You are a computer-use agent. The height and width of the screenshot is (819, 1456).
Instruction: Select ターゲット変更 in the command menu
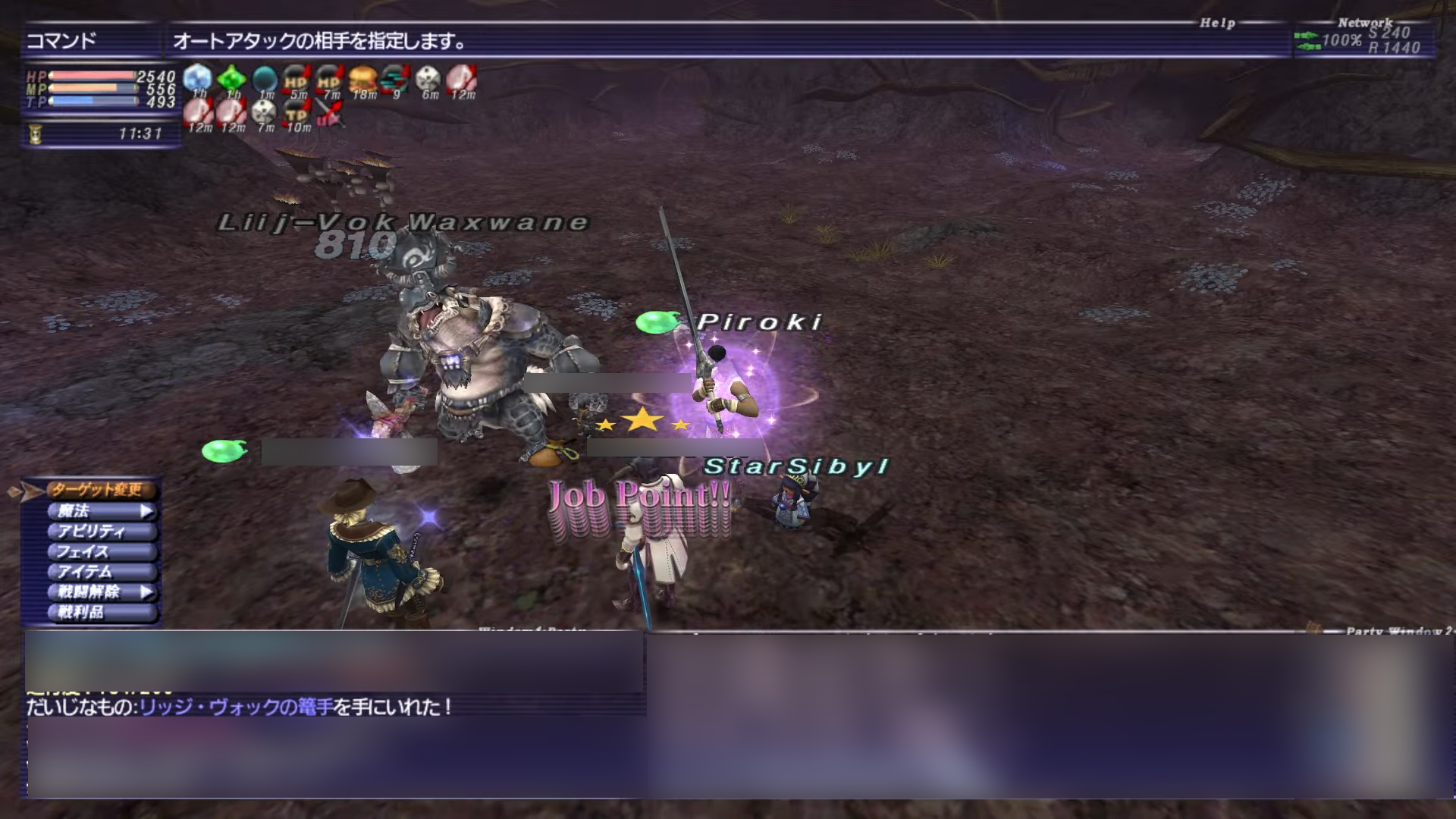(97, 490)
